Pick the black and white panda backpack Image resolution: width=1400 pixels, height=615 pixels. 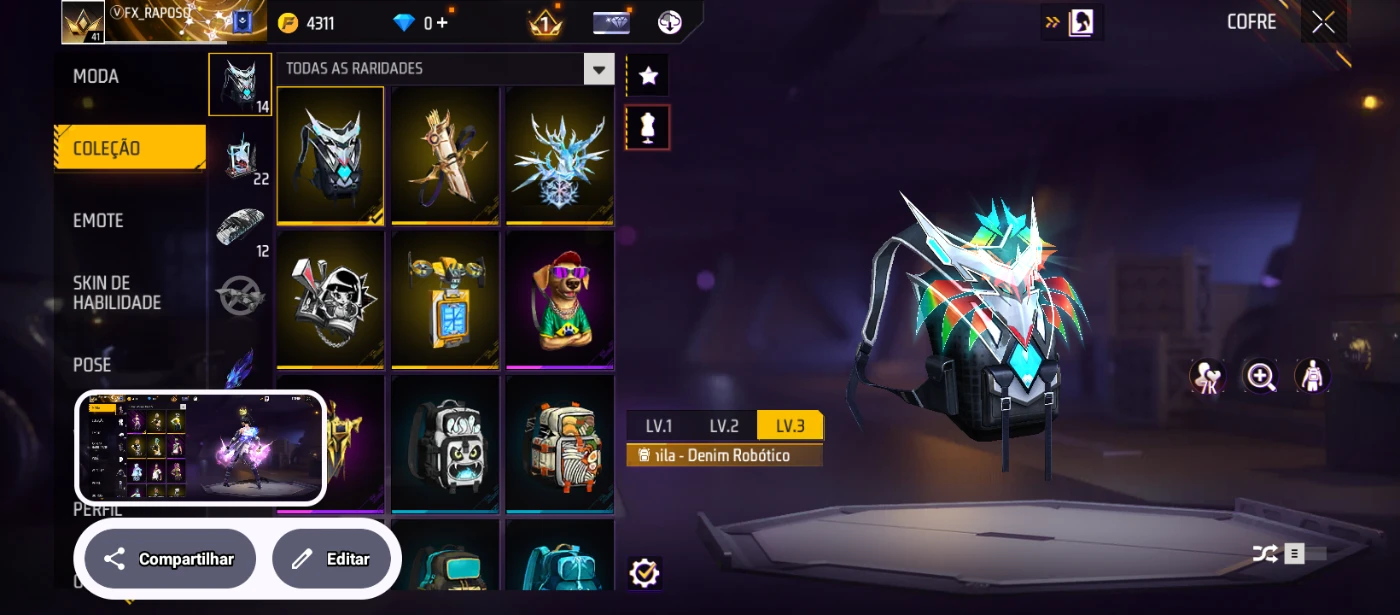pyautogui.click(x=445, y=443)
